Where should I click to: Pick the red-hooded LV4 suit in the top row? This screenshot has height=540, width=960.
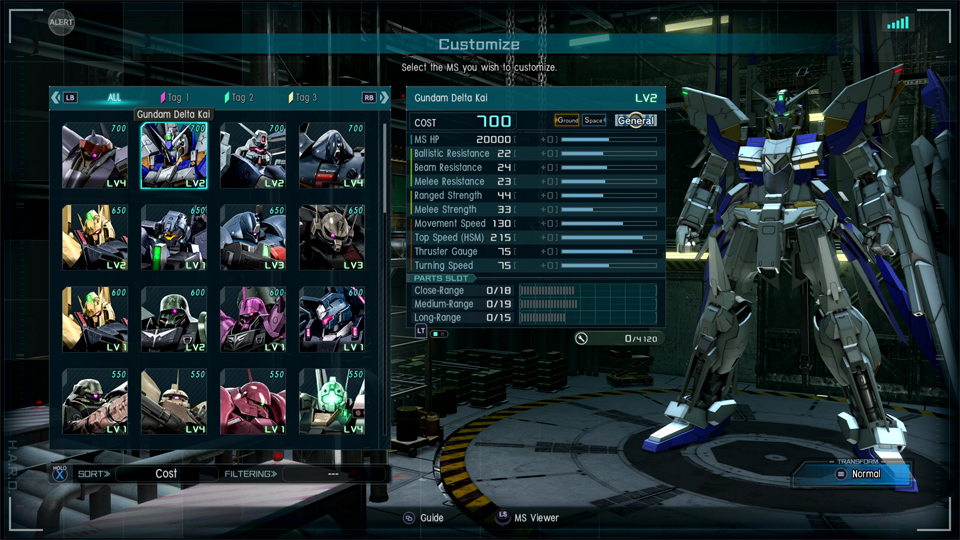click(x=95, y=156)
